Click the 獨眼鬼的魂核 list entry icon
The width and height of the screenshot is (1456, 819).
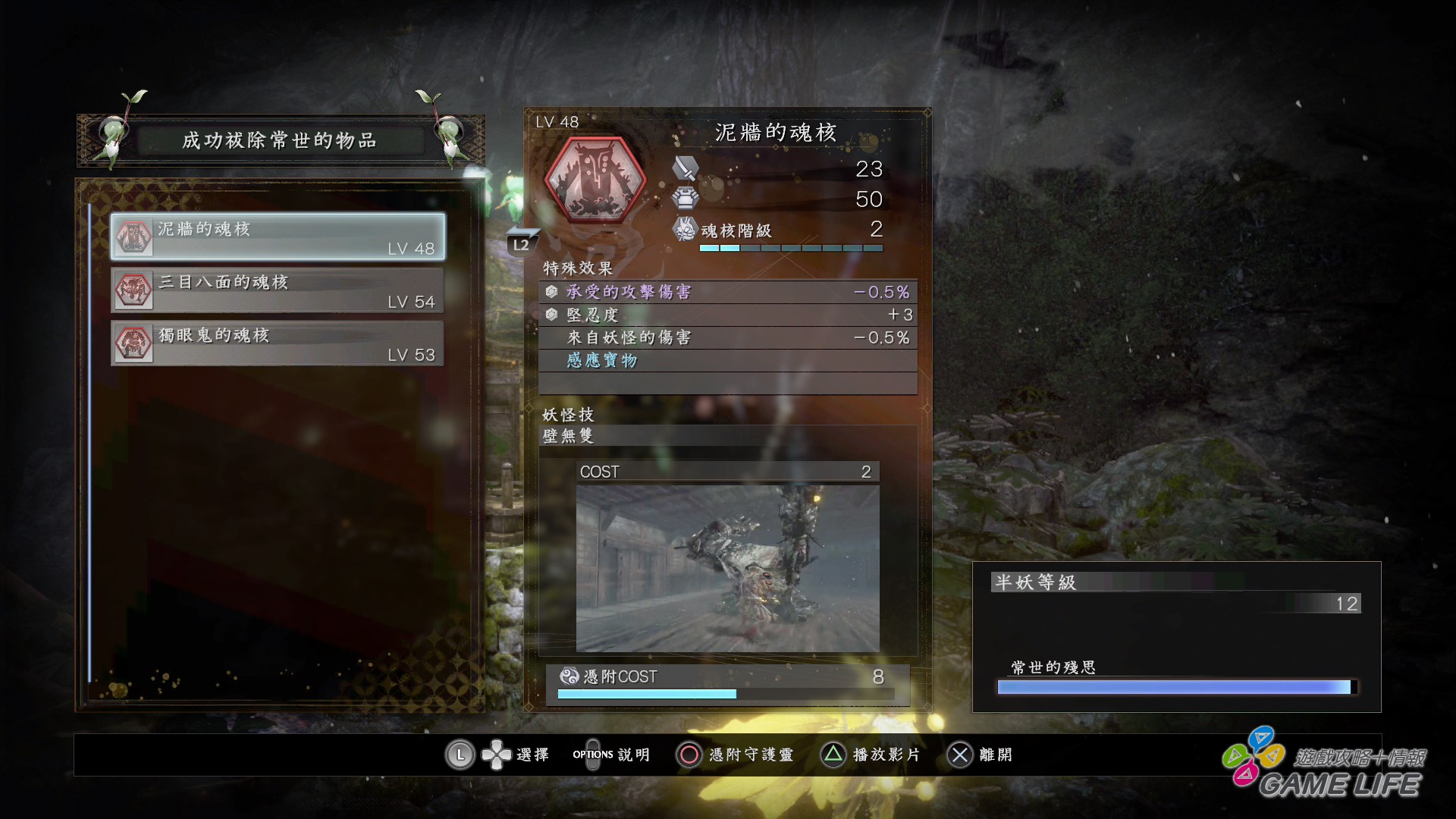133,343
